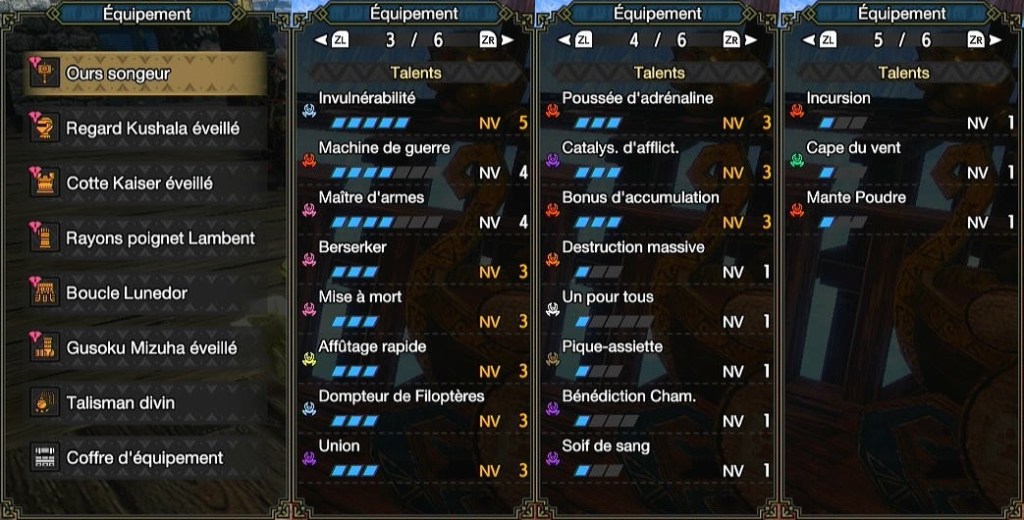Choose Gusoku Mizuha éveillé leggings
The width and height of the screenshot is (1024, 520).
145,348
